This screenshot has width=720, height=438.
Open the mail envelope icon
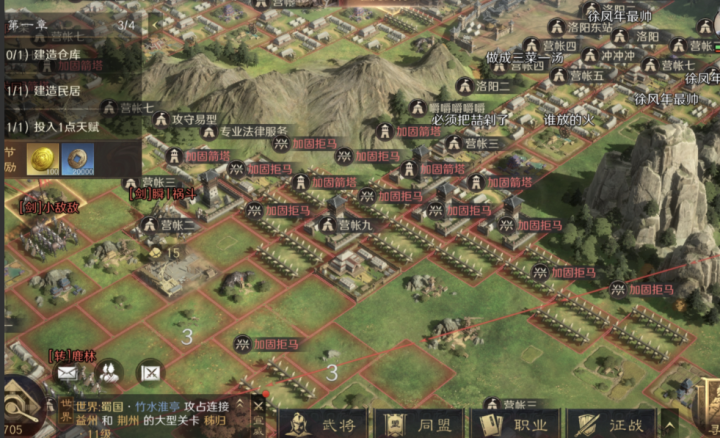(67, 373)
